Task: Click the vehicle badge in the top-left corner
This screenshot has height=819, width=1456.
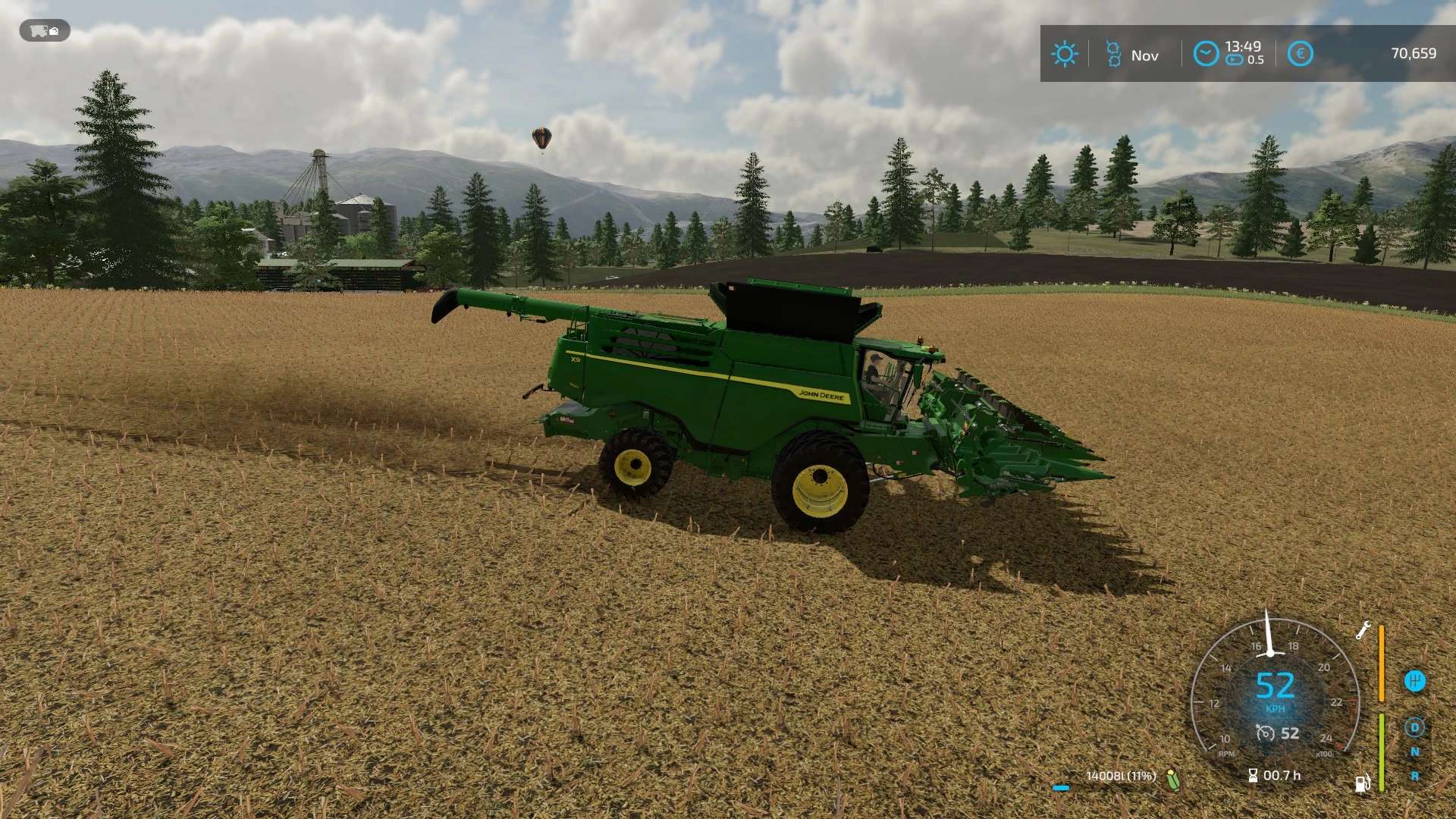Action: pos(45,30)
